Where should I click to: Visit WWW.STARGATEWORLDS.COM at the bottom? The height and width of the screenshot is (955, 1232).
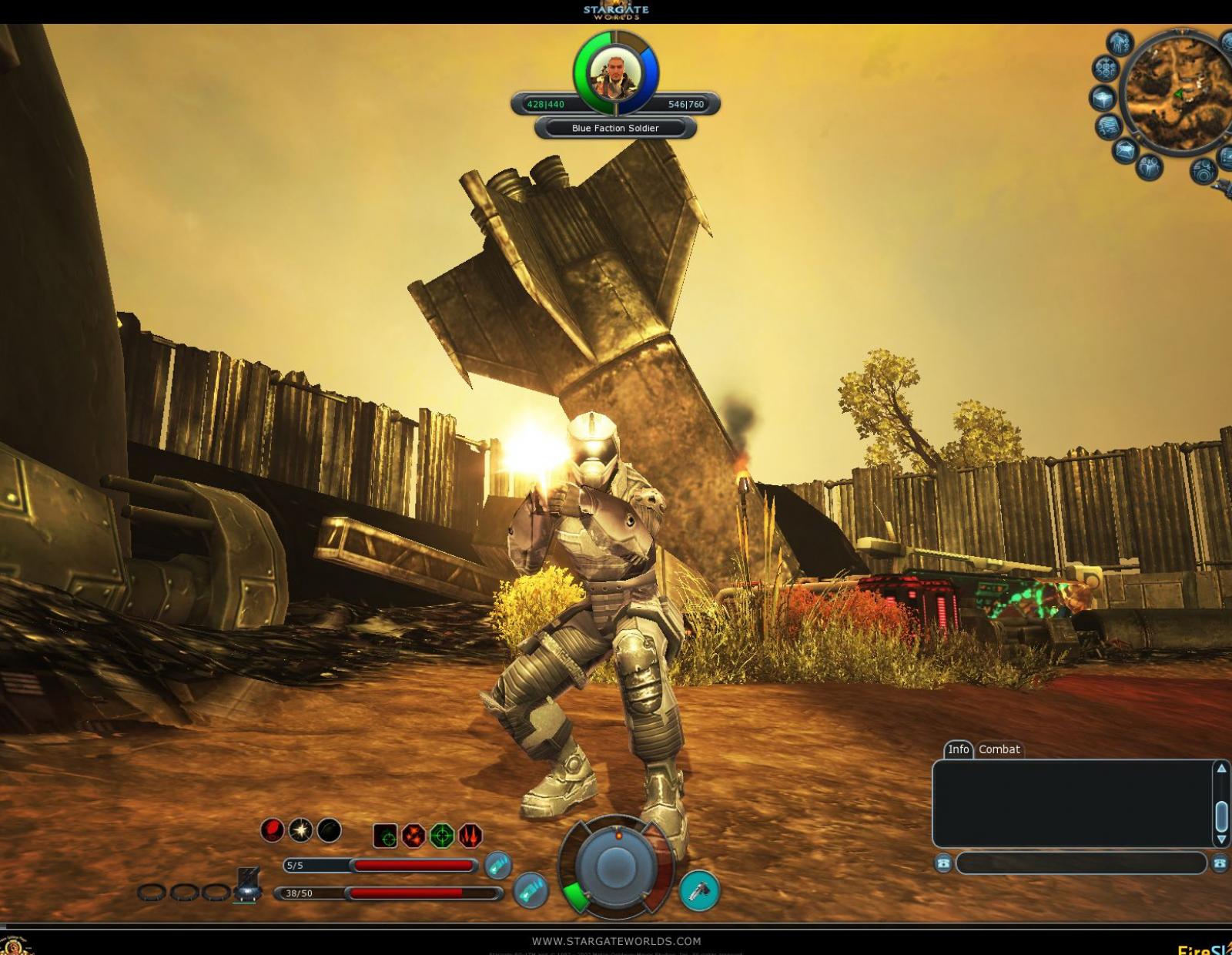(x=616, y=940)
